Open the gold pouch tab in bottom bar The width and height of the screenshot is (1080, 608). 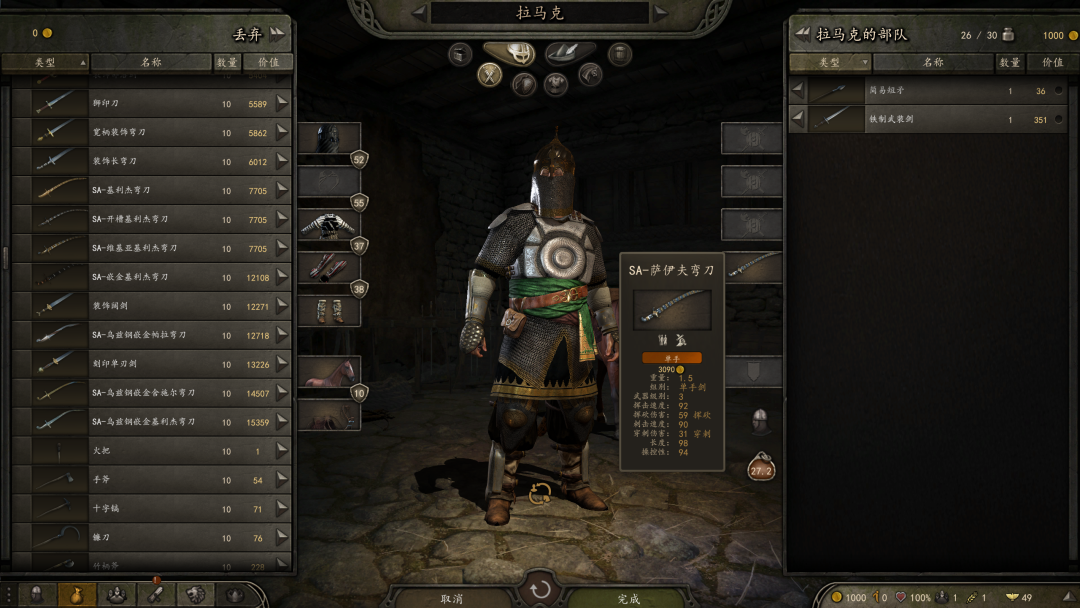click(x=76, y=595)
